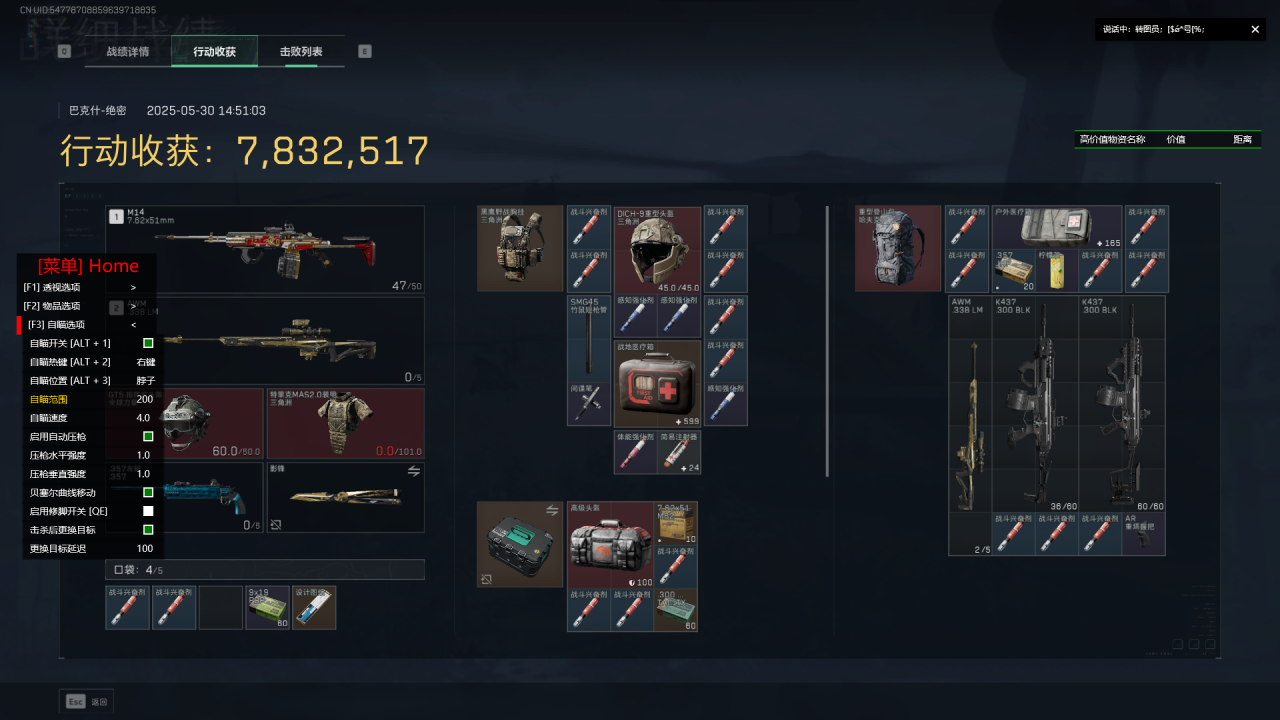Click the 体能强化剂 stamina booster item
This screenshot has width=1280, height=720.
tap(635, 452)
